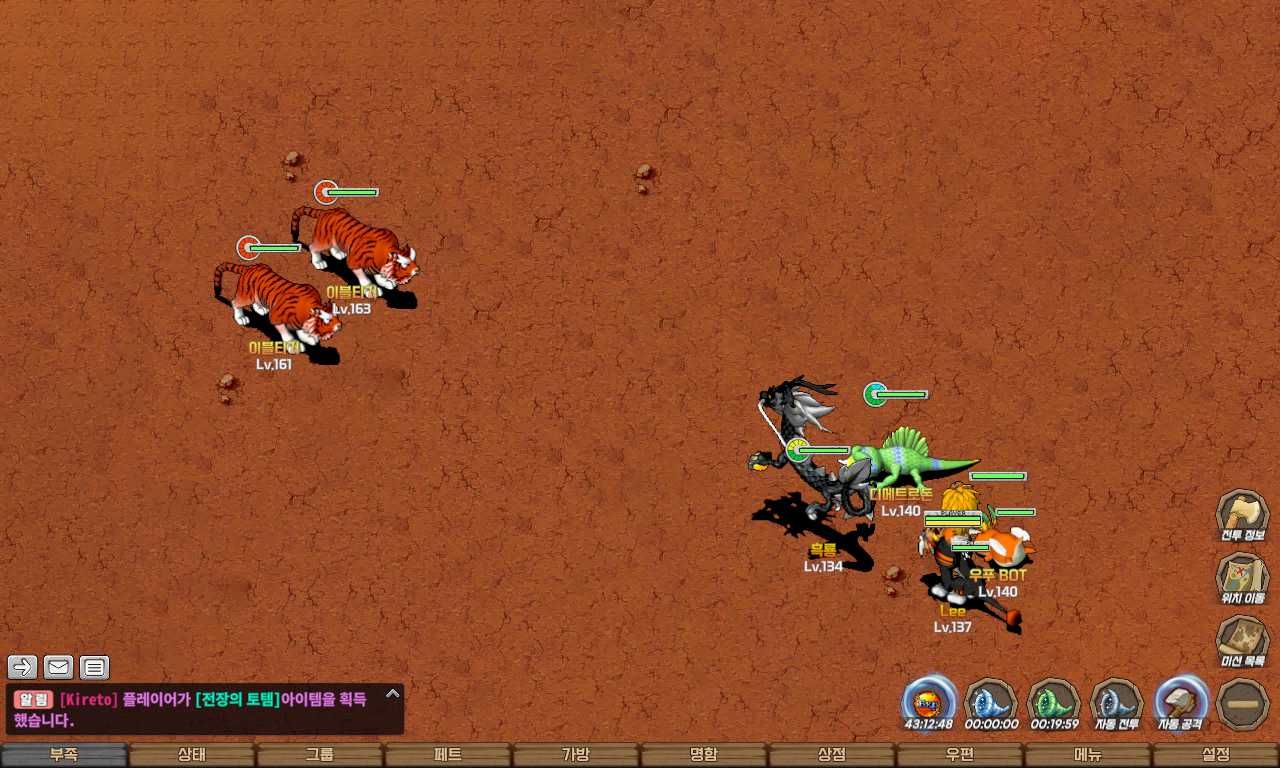1280x768 pixels.
Task: Open the 상점 (shop) menu
Action: click(x=832, y=755)
